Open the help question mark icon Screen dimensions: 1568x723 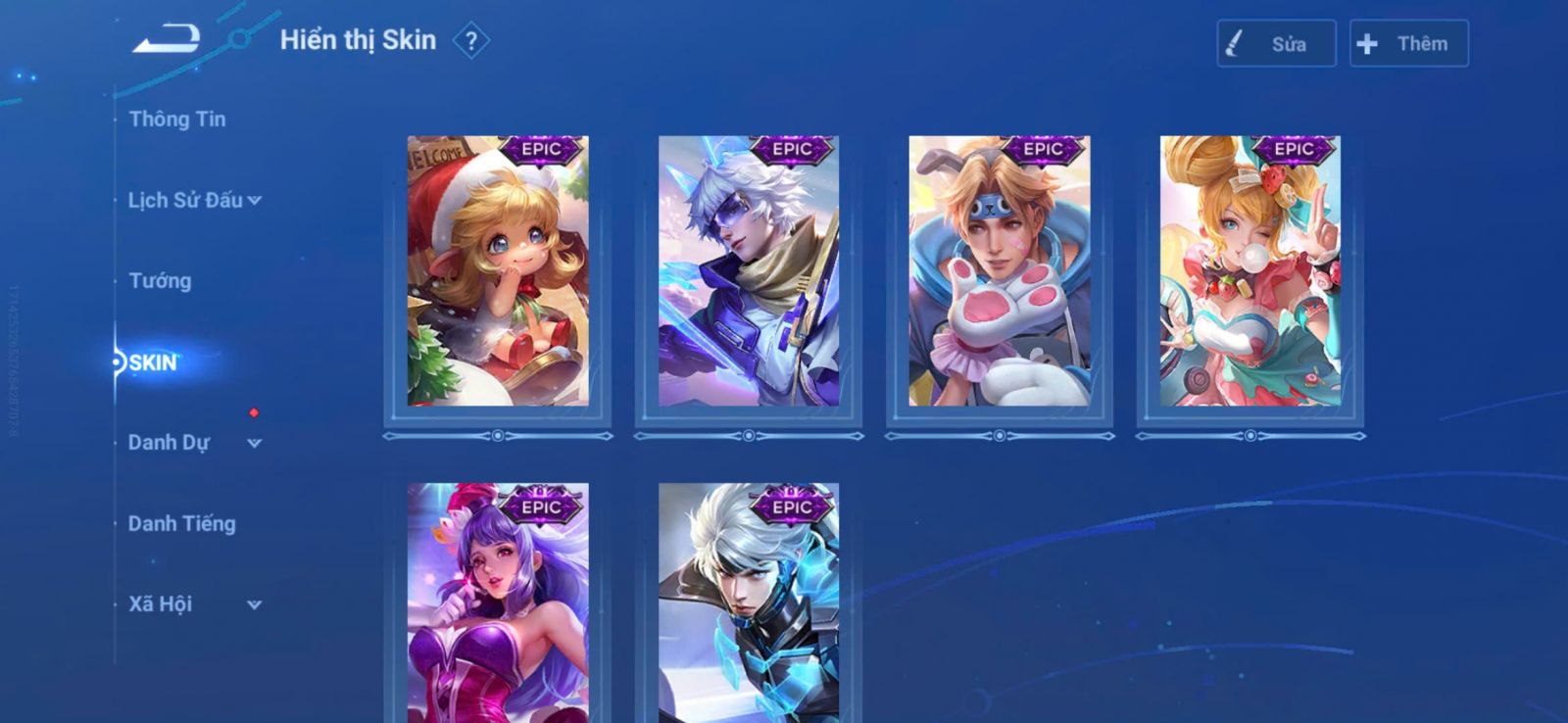(x=471, y=41)
